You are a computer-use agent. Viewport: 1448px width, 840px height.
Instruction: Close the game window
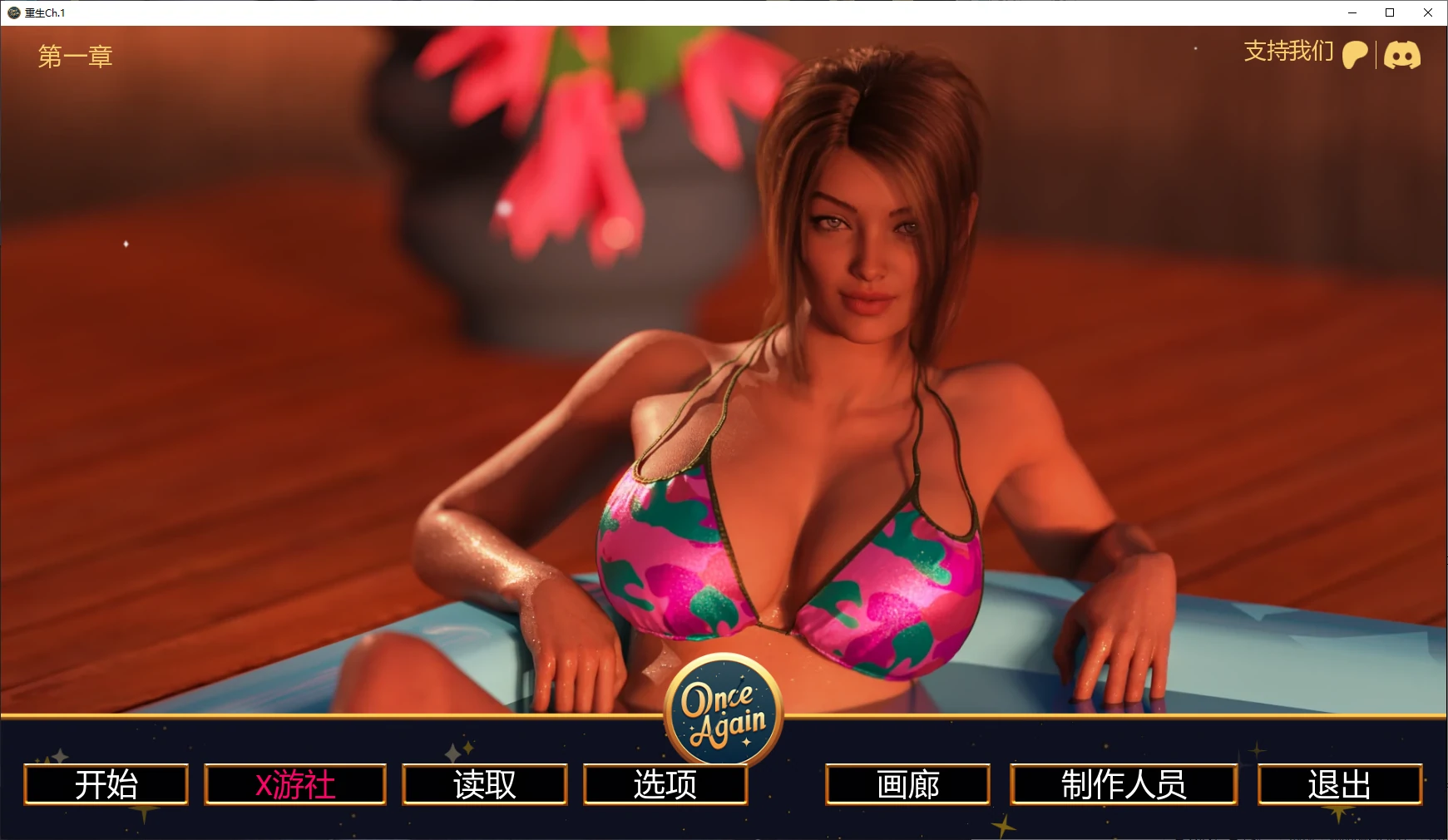1428,12
